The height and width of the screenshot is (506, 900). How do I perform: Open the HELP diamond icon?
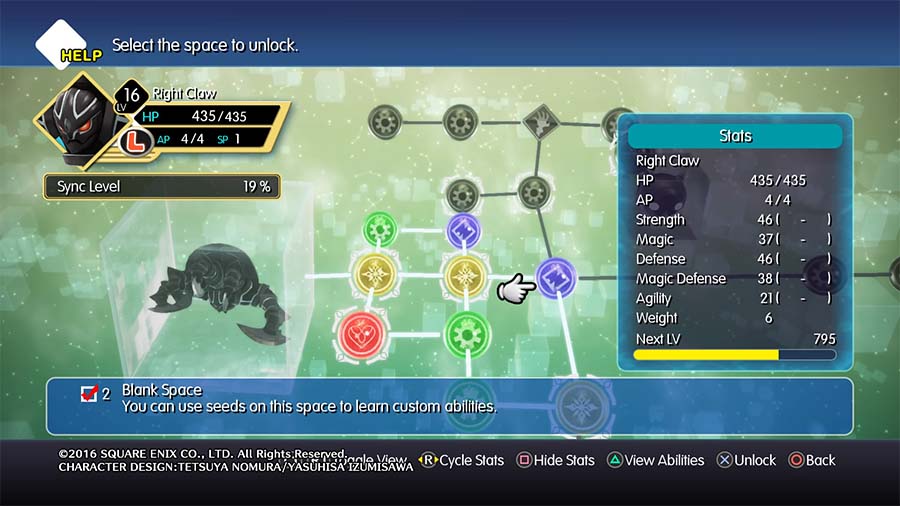coord(63,46)
